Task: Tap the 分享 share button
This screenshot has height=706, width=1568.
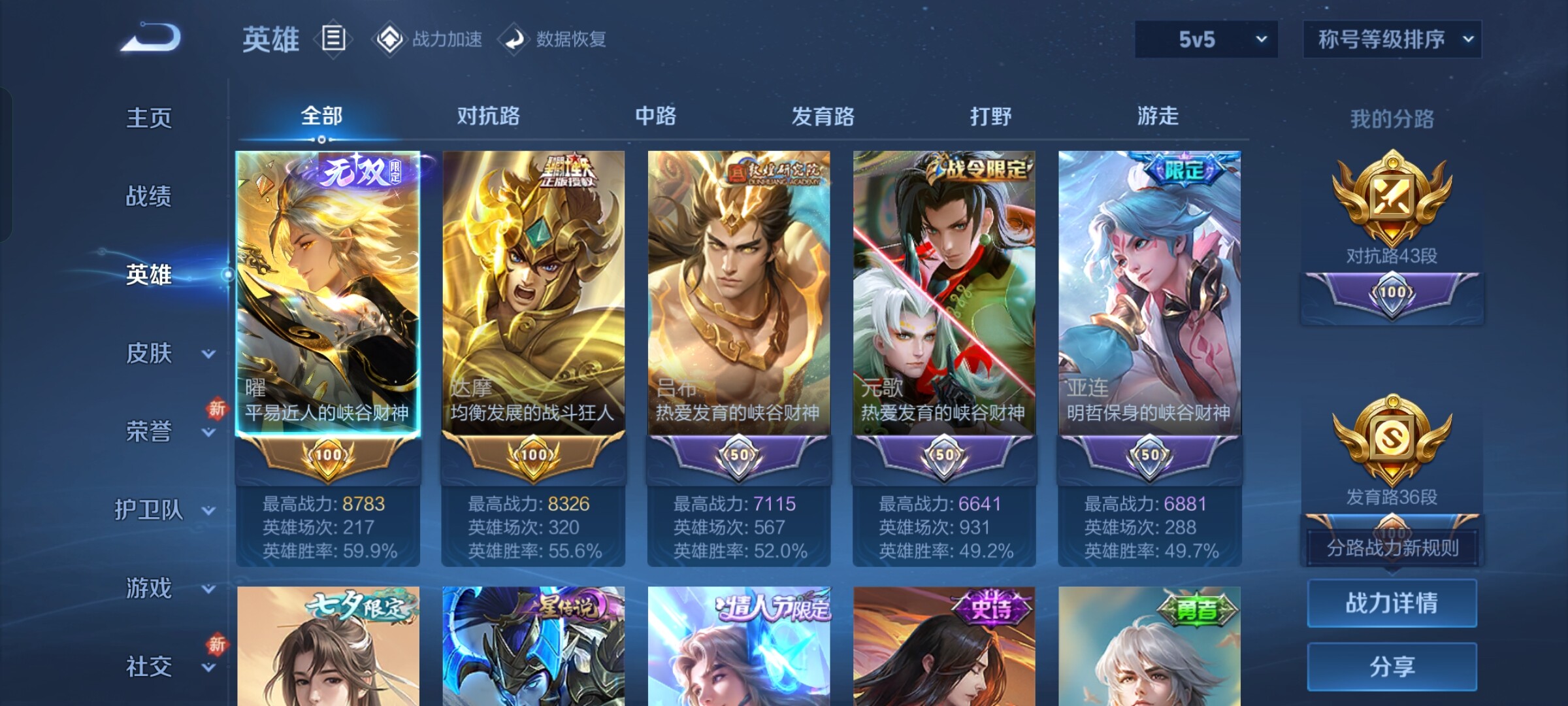Action: pos(1392,666)
